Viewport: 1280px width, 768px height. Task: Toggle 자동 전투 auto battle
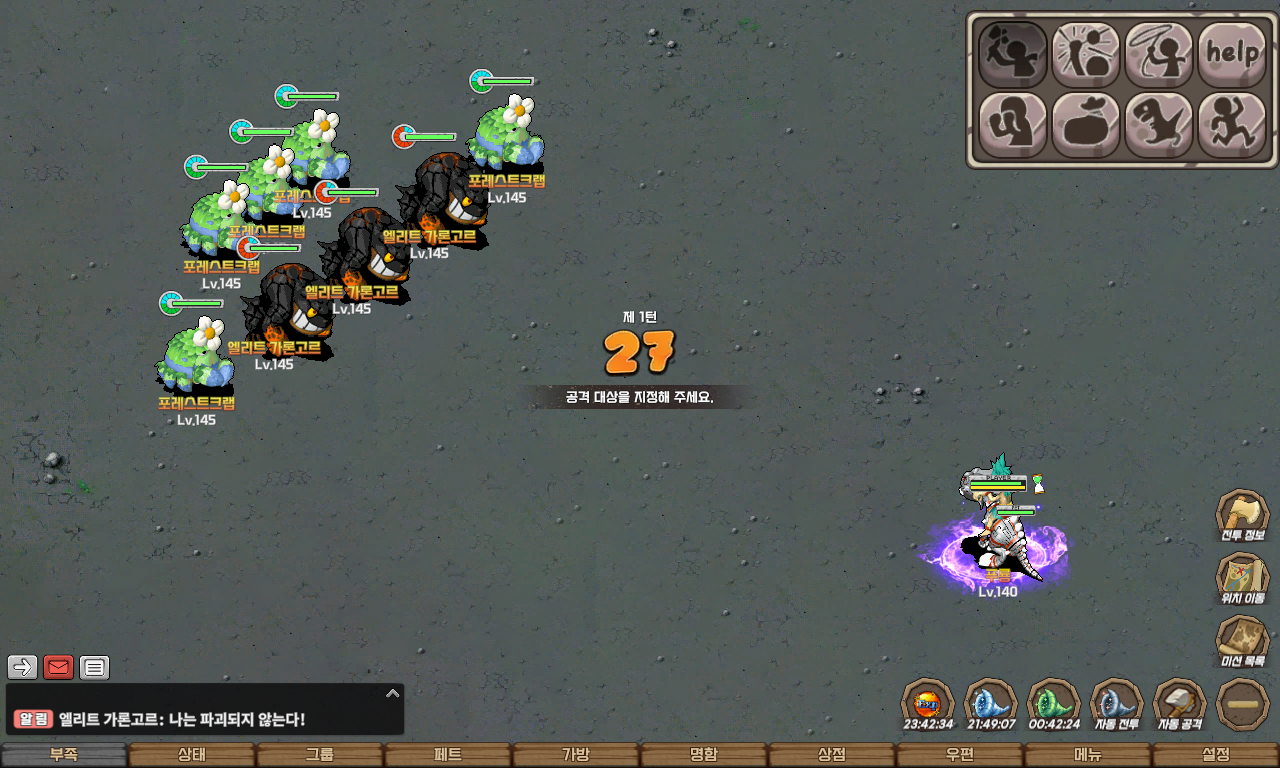1116,705
